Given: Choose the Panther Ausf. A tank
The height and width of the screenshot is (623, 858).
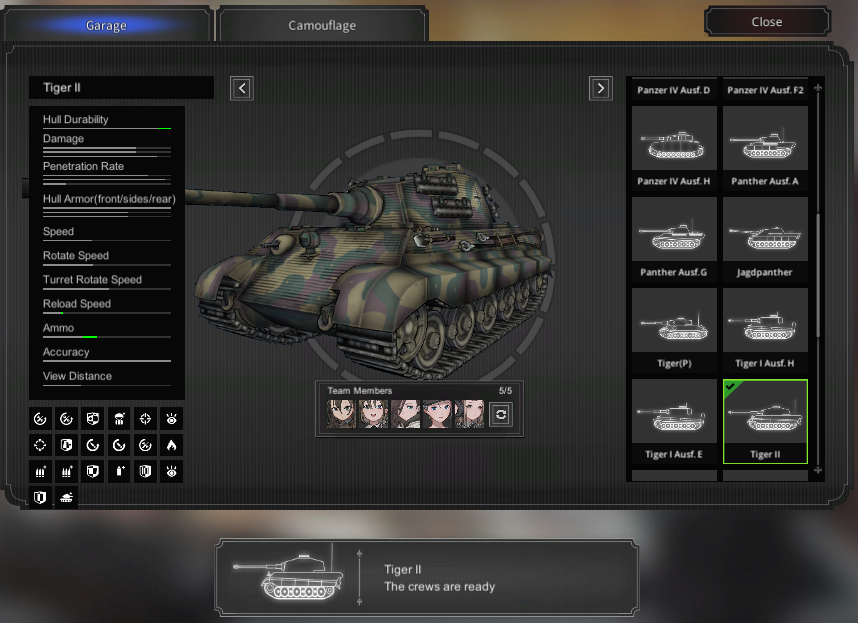Looking at the screenshot, I should tap(765, 147).
